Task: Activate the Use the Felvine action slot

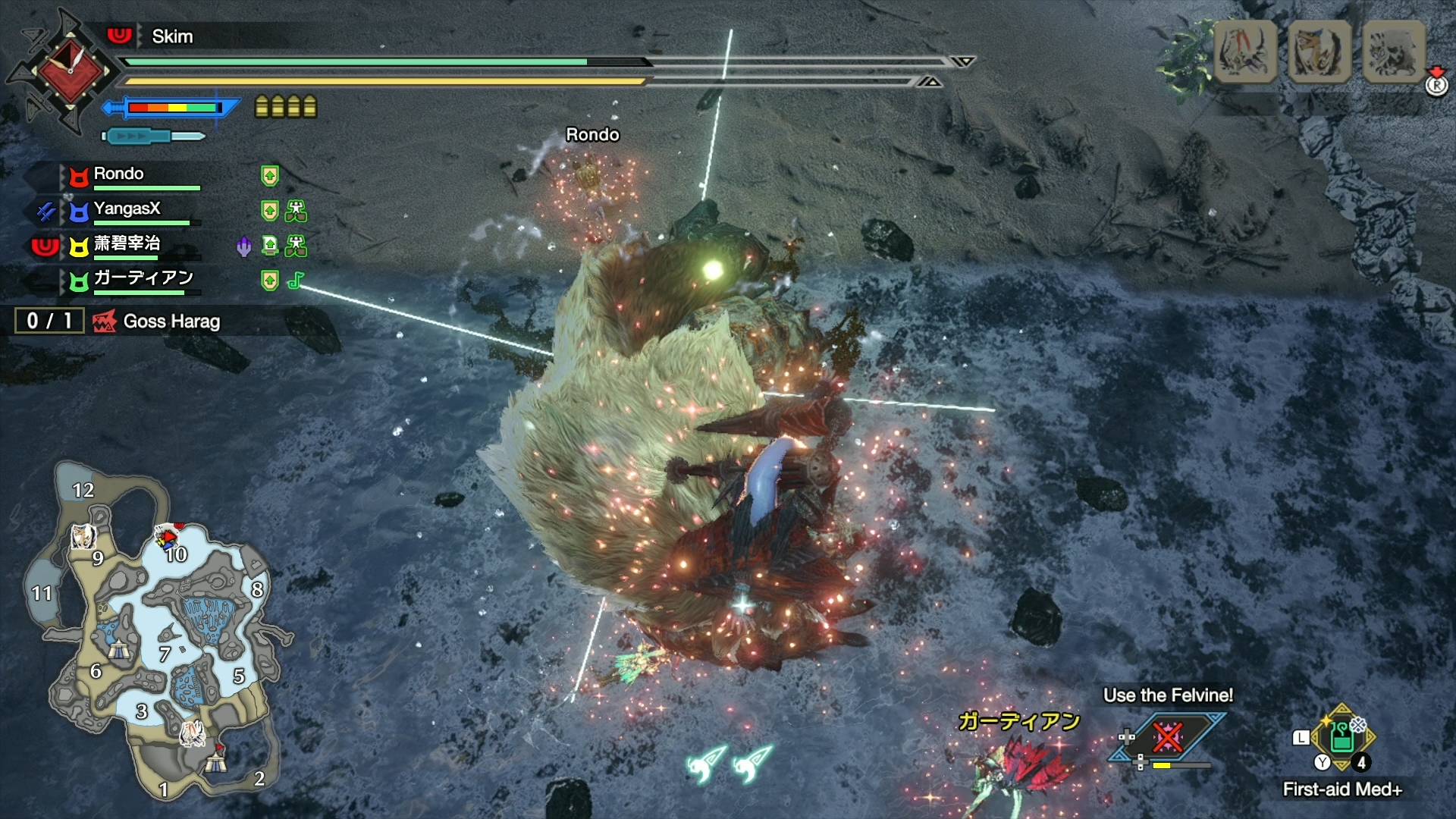Action: 1166,737
